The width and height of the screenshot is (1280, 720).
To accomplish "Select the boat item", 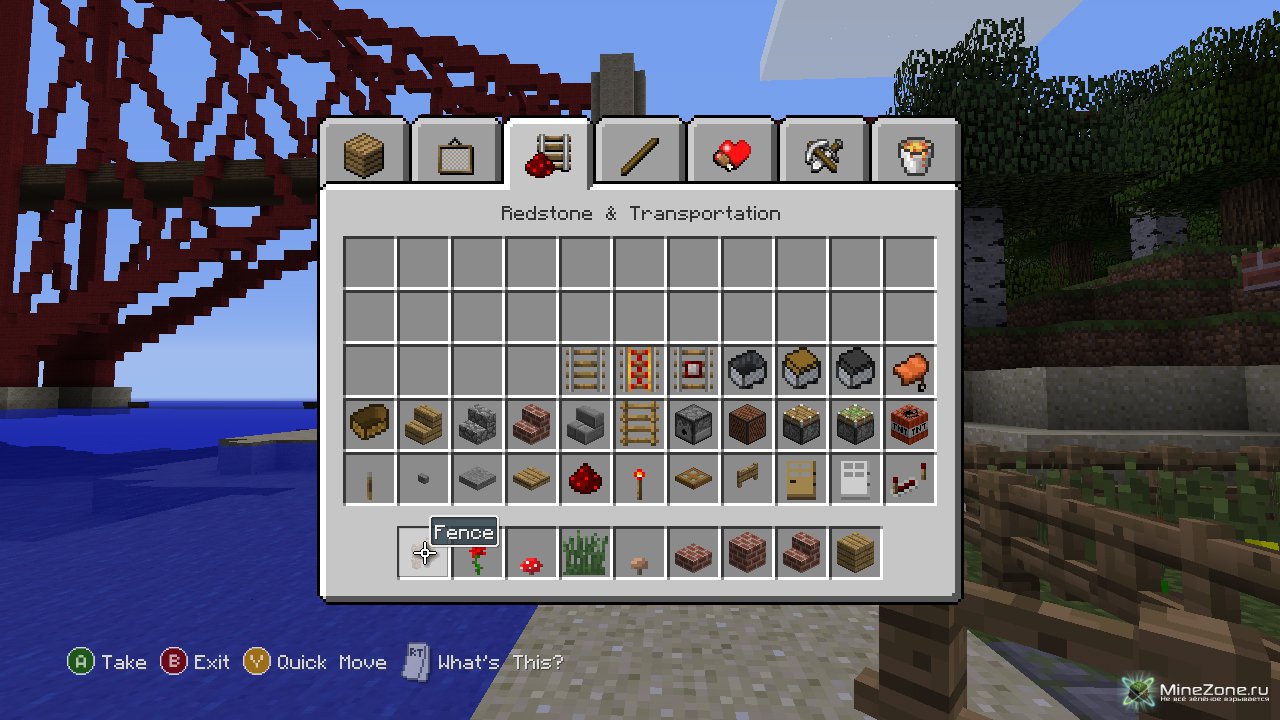I will click(370, 425).
